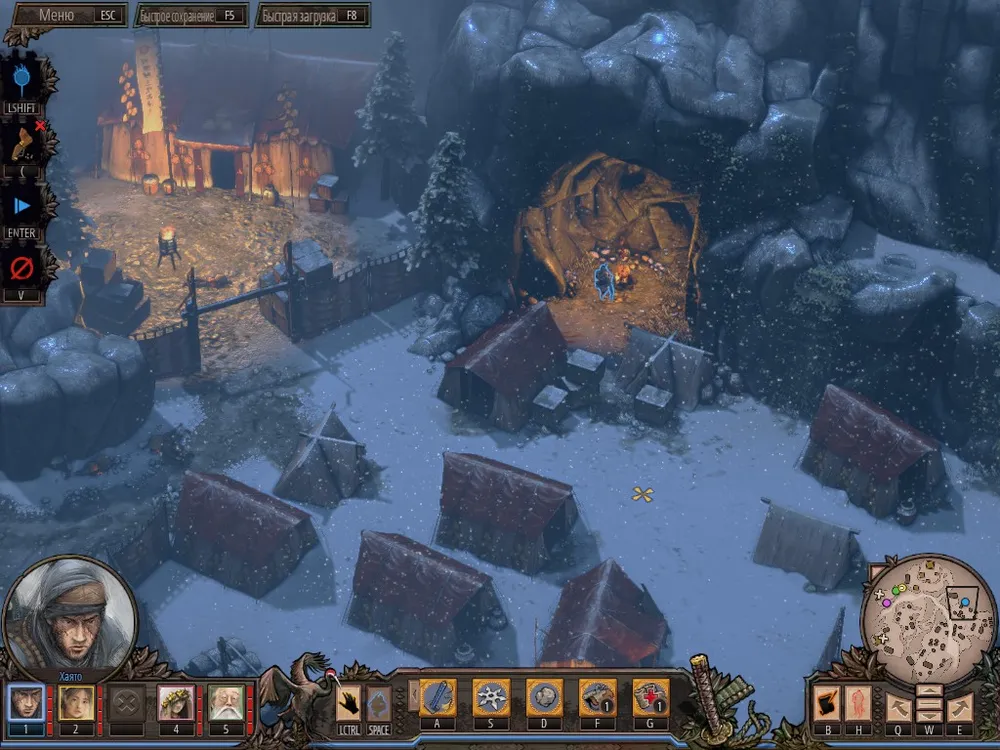
Task: Select the flower-crowned woman portrait
Action: pos(176,701)
